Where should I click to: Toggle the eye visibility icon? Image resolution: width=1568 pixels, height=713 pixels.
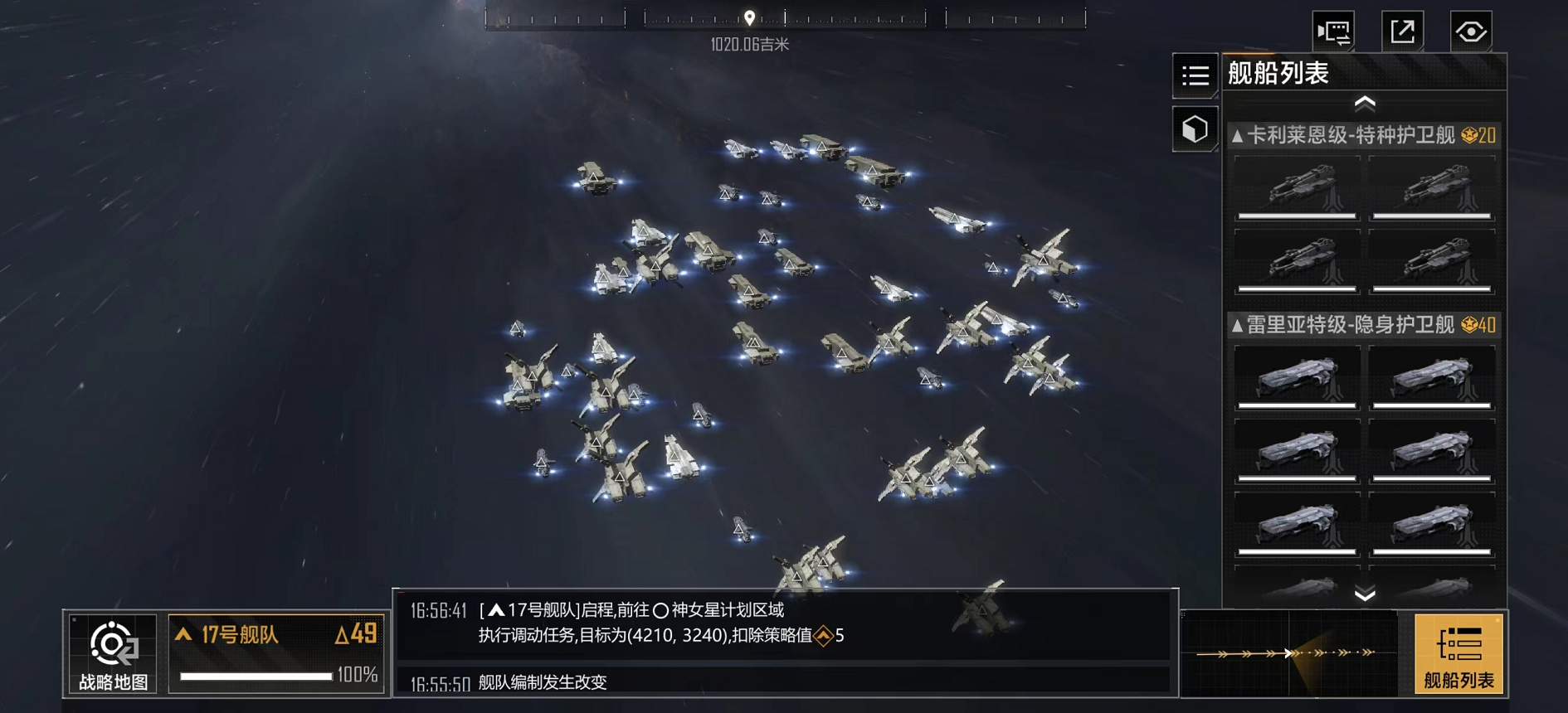1471,32
